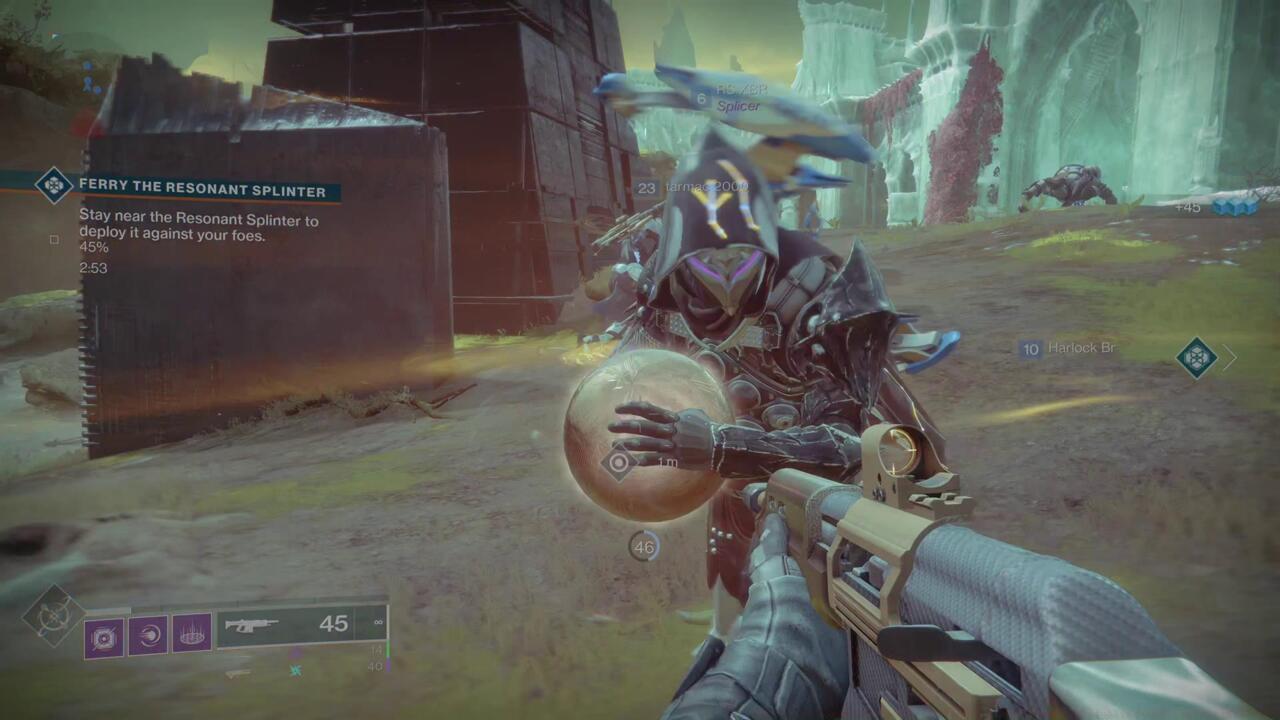This screenshot has height=720, width=1280.
Task: Select the class ability icon on the HUD
Action: point(192,636)
